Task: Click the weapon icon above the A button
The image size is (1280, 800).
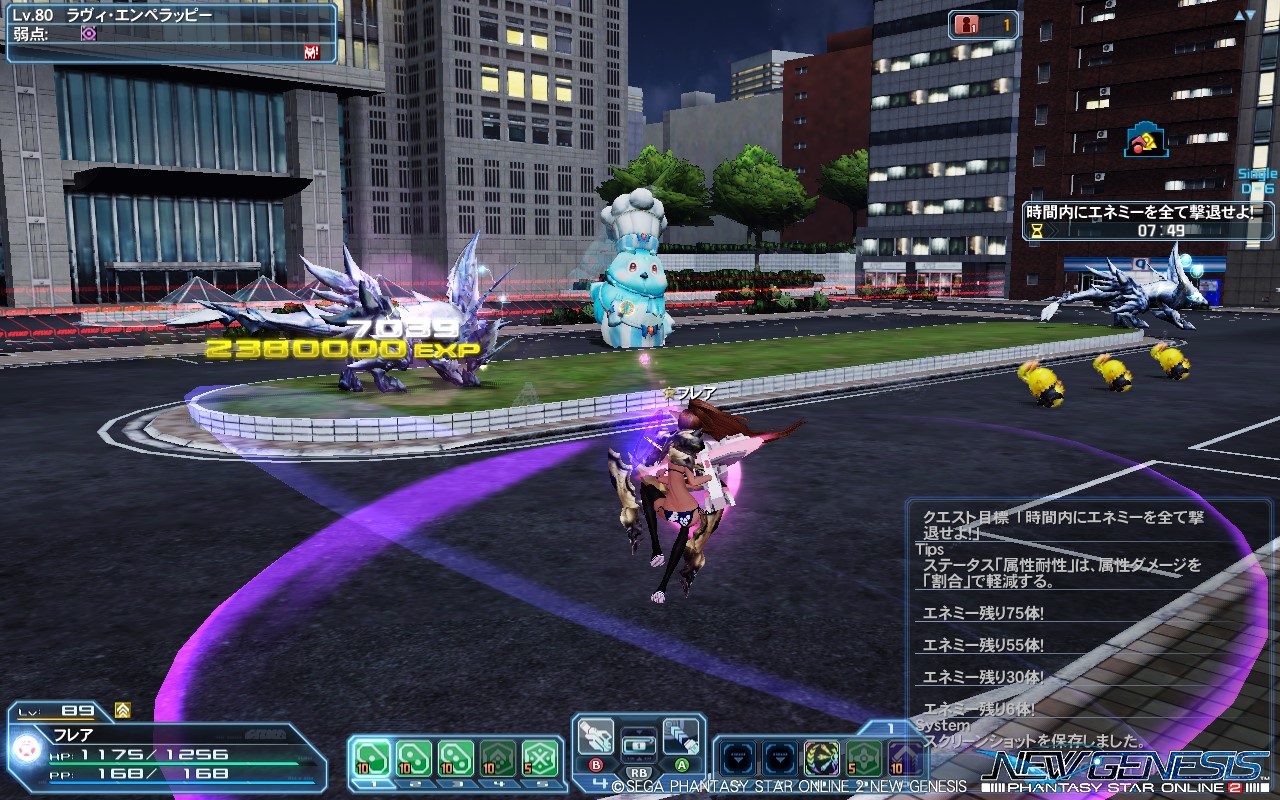Action: click(x=681, y=738)
